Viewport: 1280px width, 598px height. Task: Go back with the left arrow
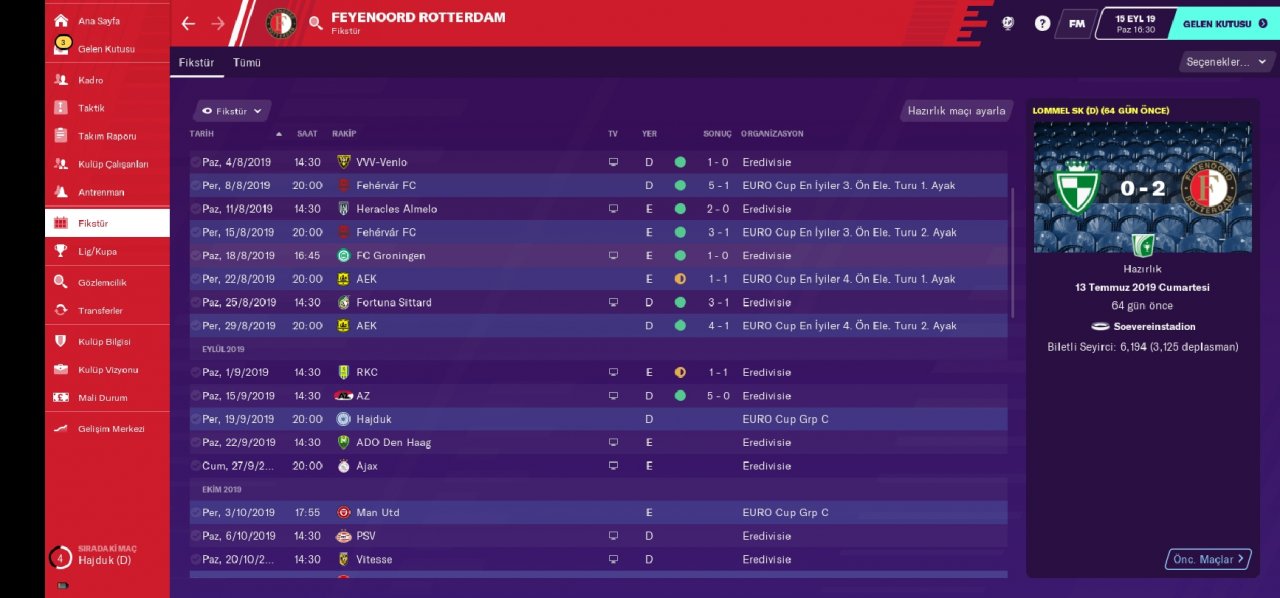pos(188,23)
